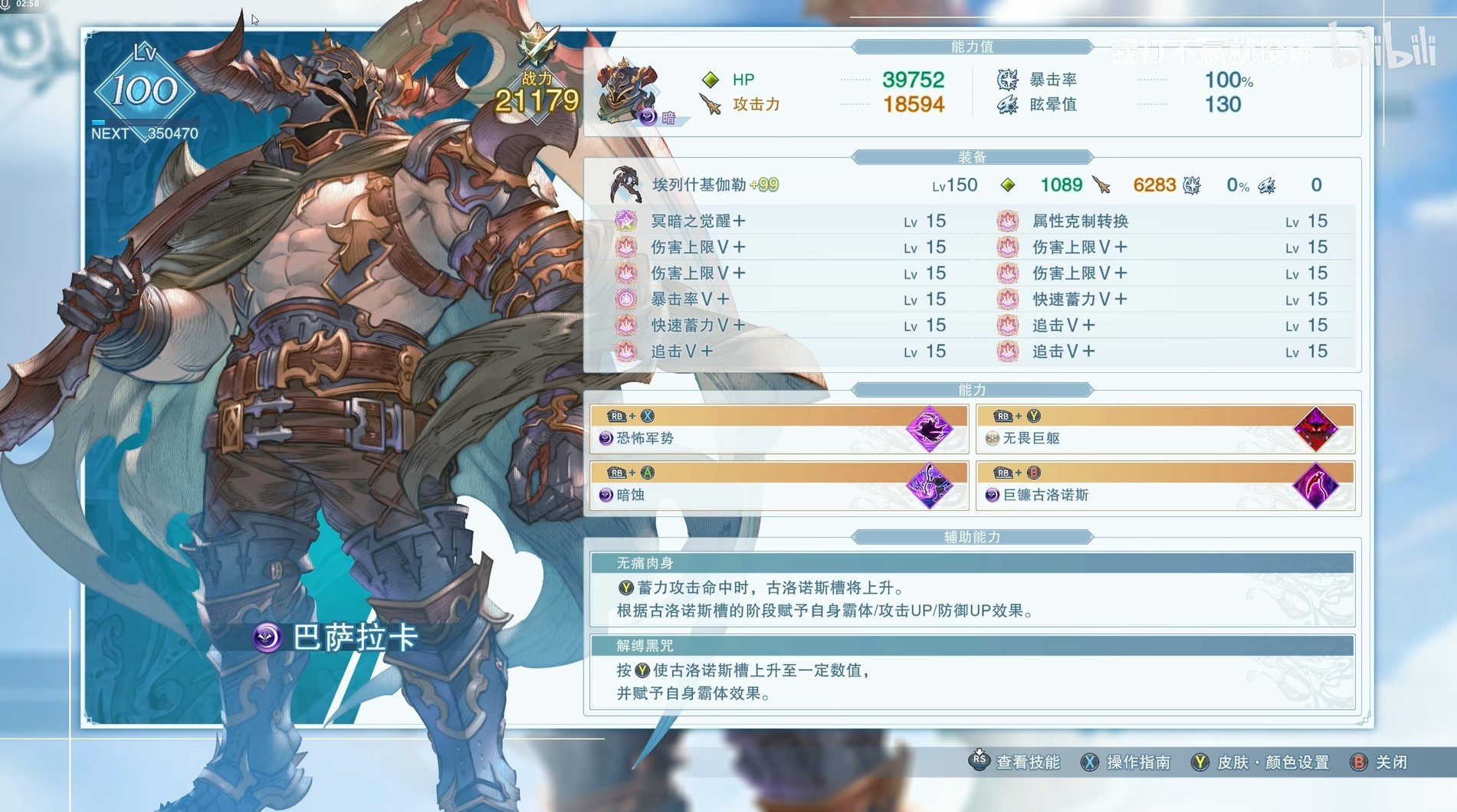
Task: Expand the 无痛肉身 support ability panel
Action: point(973,562)
